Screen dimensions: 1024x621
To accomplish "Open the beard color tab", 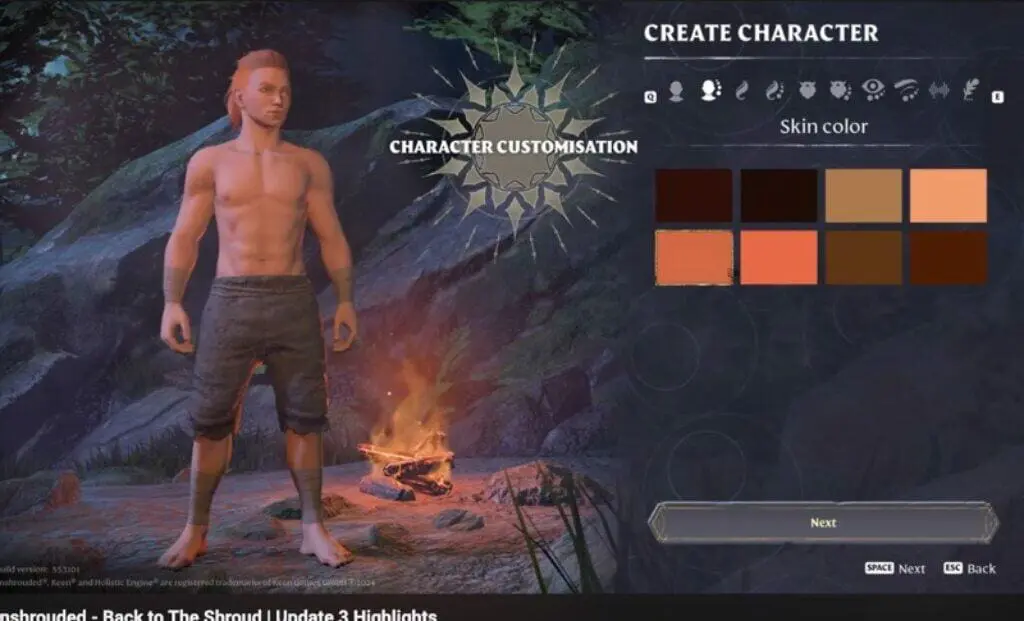I will click(840, 91).
